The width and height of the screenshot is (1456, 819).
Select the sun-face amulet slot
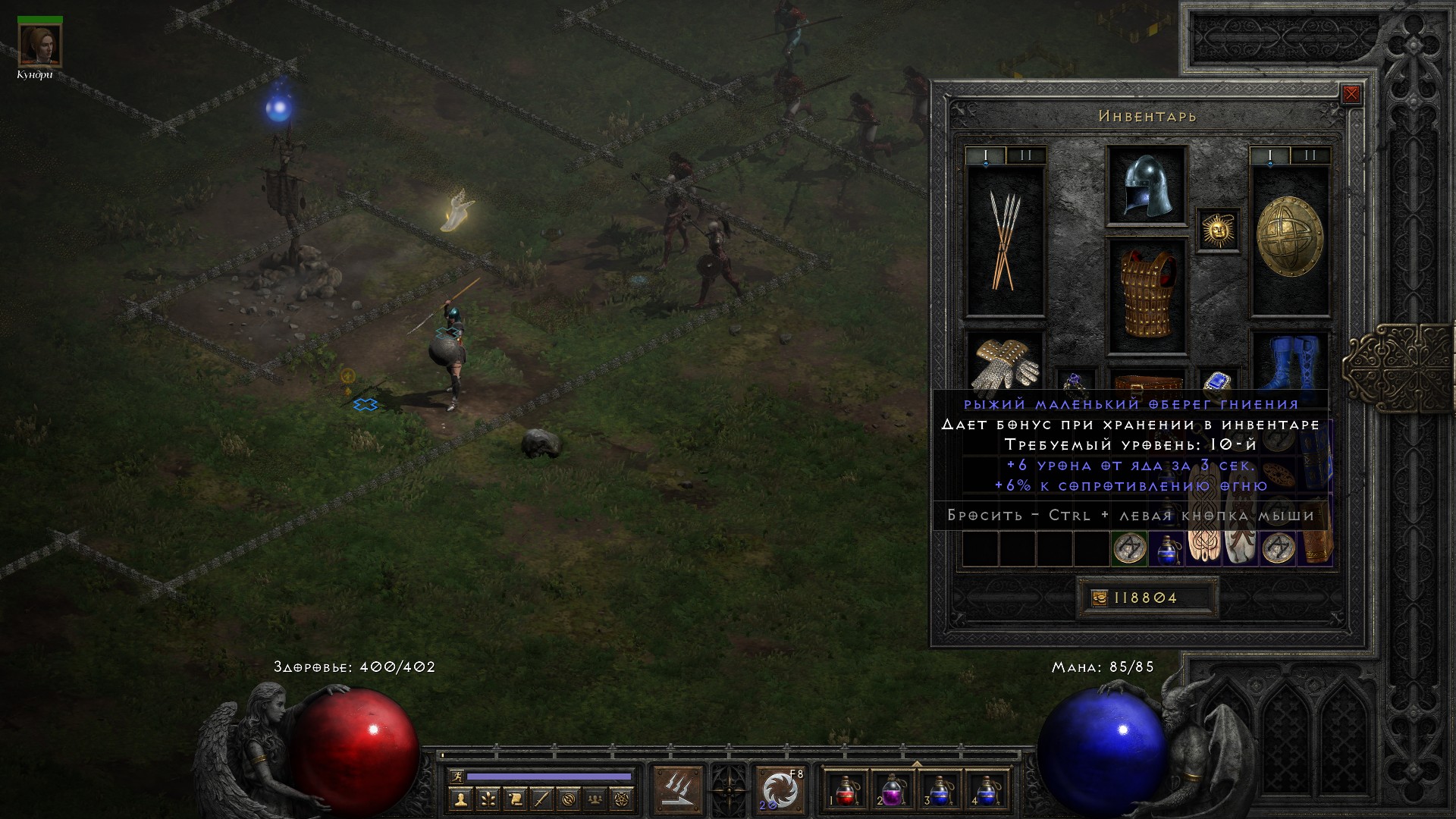pyautogui.click(x=1218, y=229)
